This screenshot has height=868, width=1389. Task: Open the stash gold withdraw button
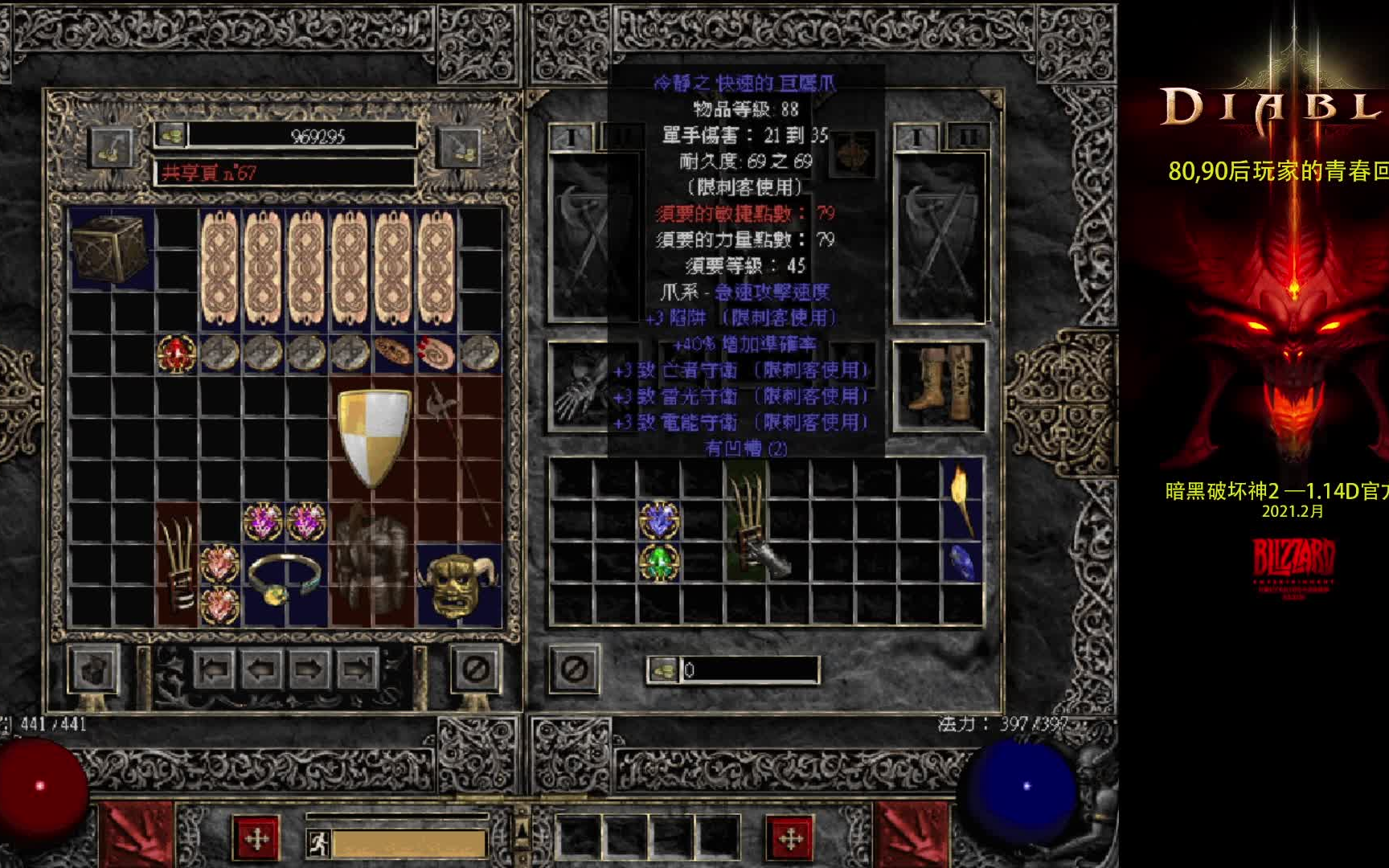click(x=170, y=135)
